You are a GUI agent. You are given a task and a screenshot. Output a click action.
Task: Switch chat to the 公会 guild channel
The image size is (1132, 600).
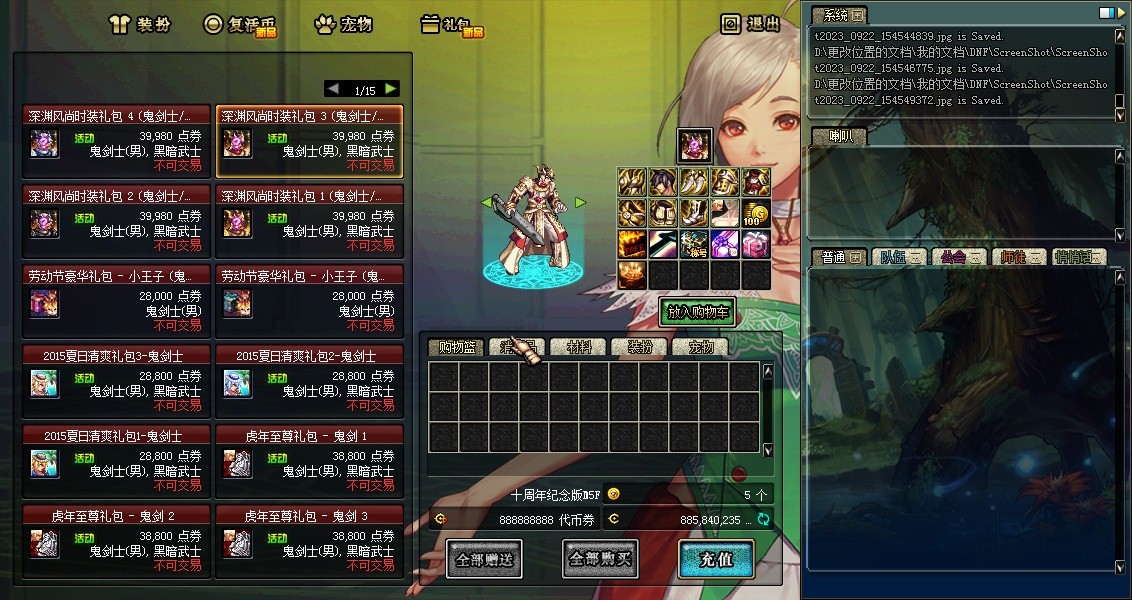click(959, 257)
